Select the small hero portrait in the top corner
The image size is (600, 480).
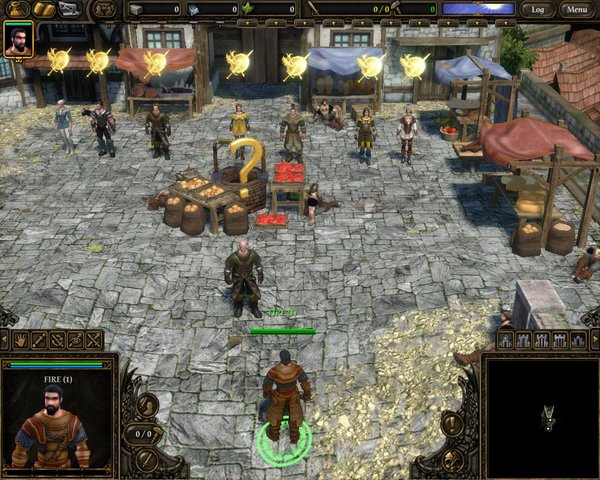tap(18, 39)
